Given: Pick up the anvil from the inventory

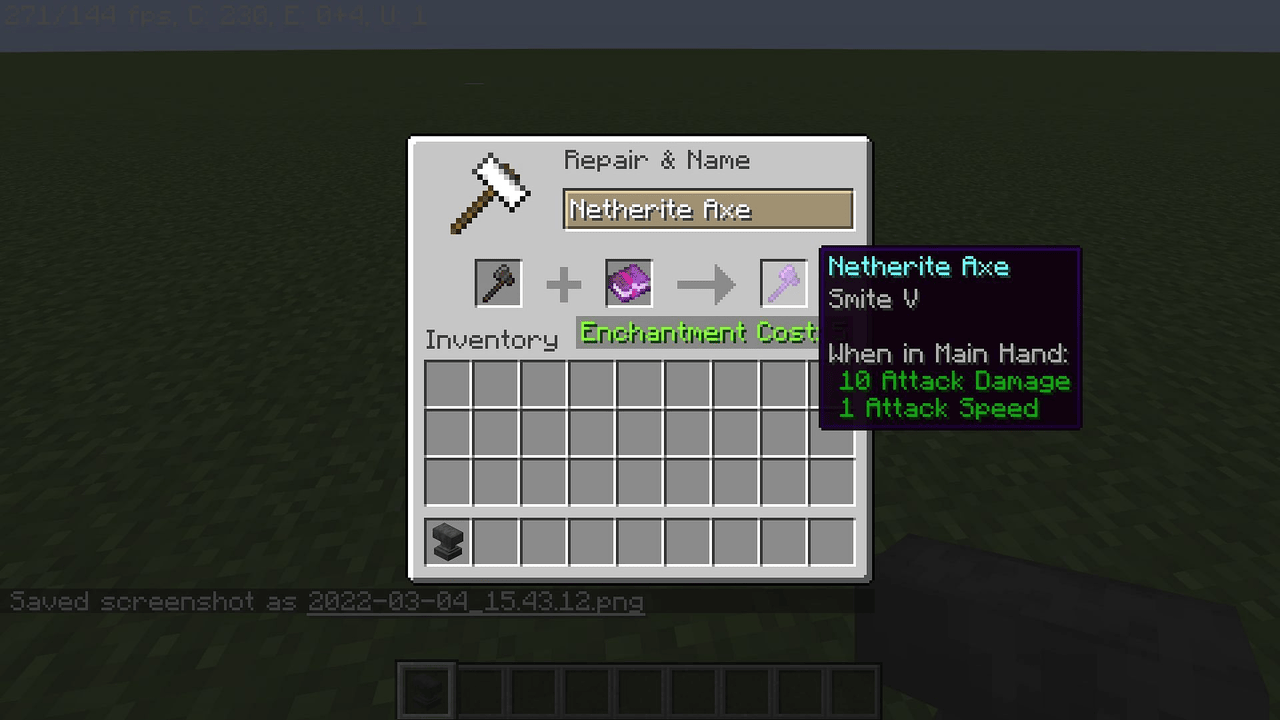Looking at the screenshot, I should pyautogui.click(x=446, y=541).
